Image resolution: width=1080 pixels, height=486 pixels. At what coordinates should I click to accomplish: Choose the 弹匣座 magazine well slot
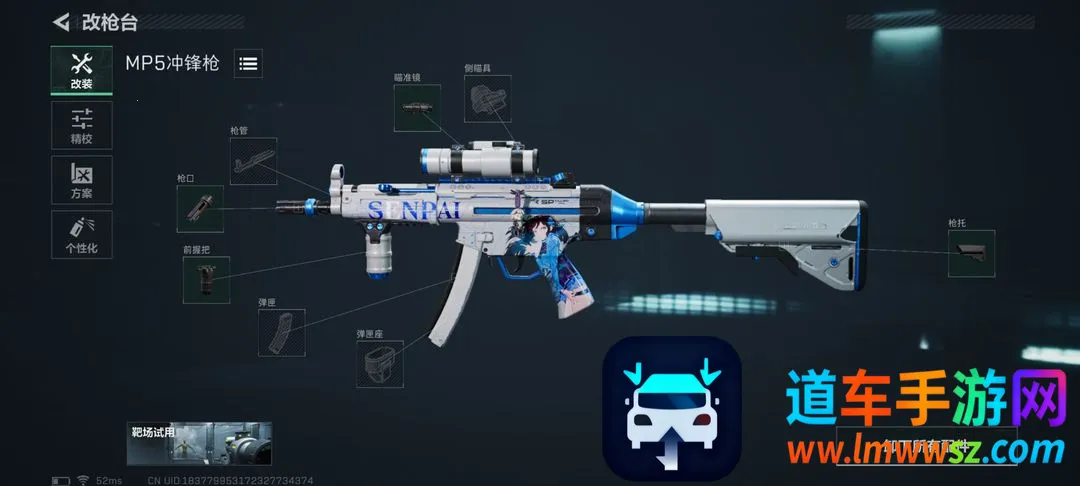(380, 363)
